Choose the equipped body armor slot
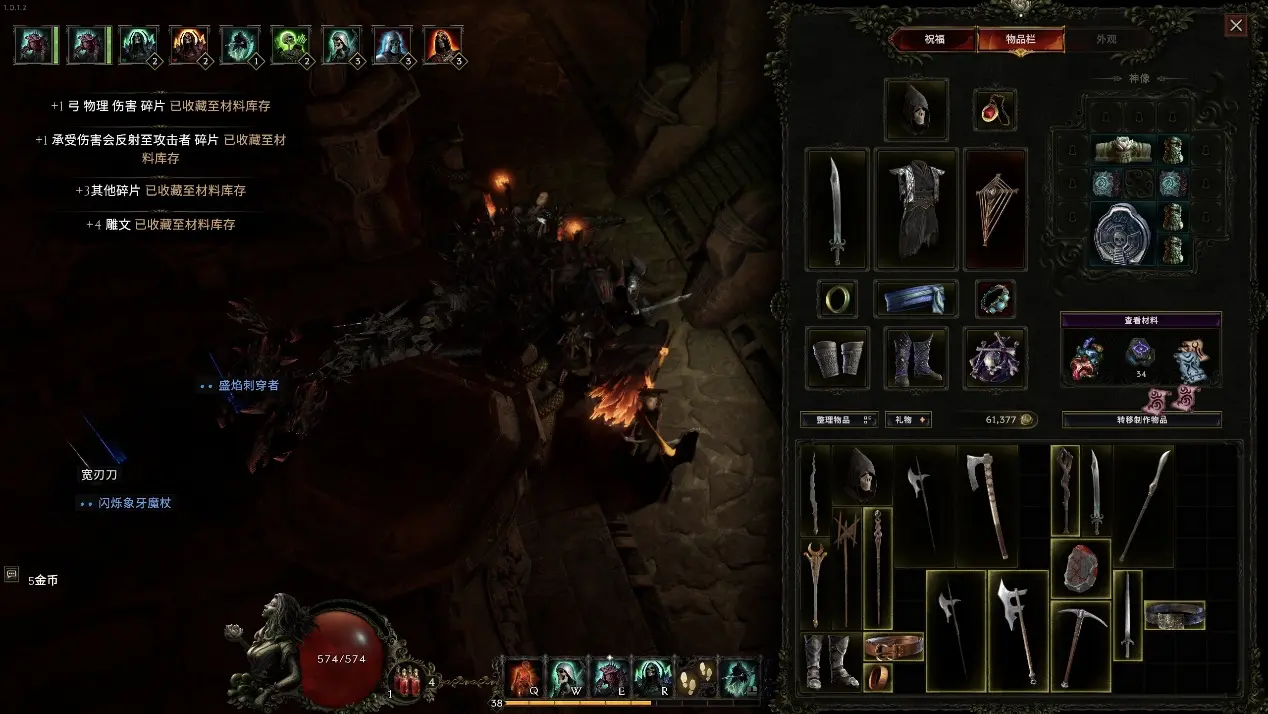Screen dimensions: 1268x714 click(916, 210)
